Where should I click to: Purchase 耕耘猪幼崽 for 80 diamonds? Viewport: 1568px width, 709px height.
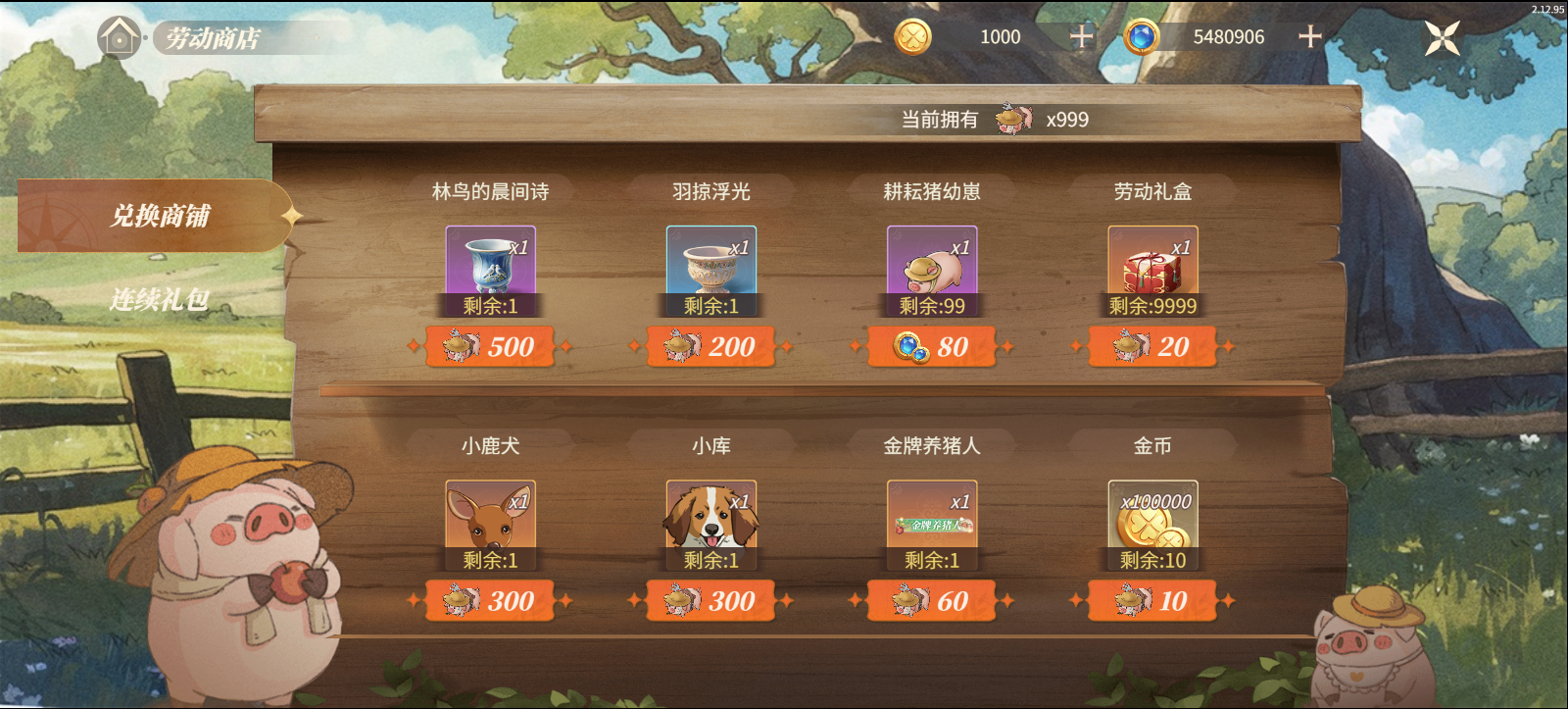coord(931,346)
